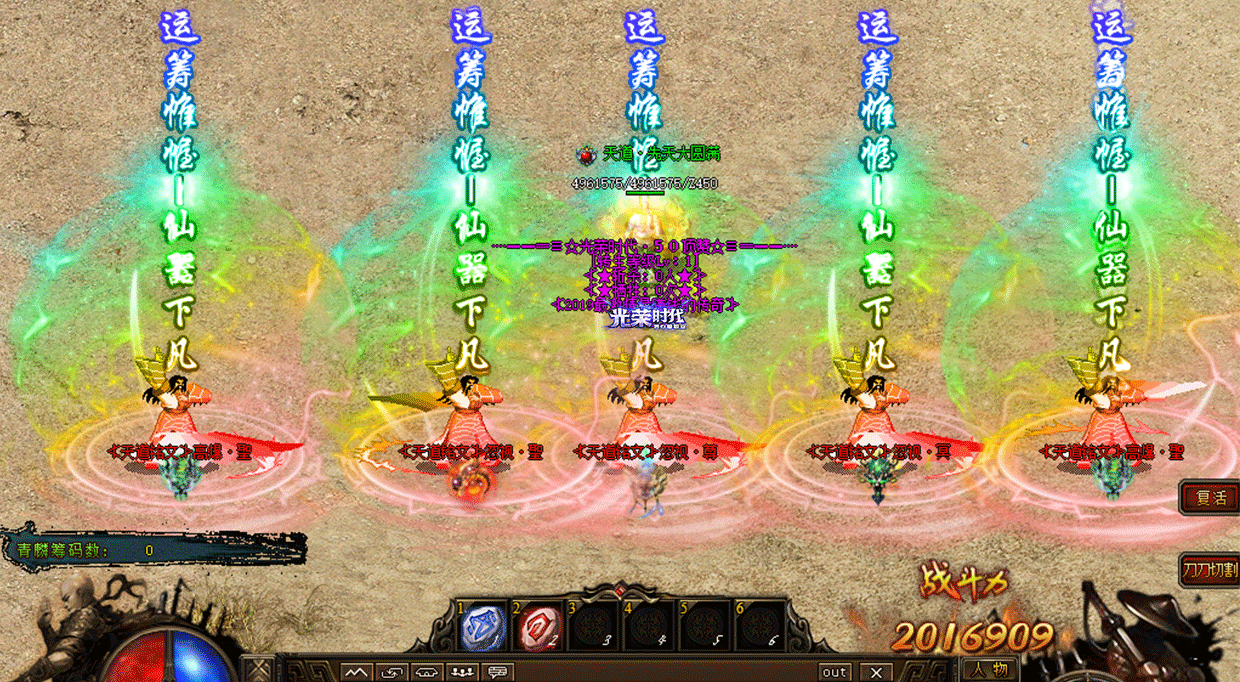Viewport: 1240px width, 682px height.
Task: Use the blue rune in hotbar slot 1
Action: pos(483,629)
